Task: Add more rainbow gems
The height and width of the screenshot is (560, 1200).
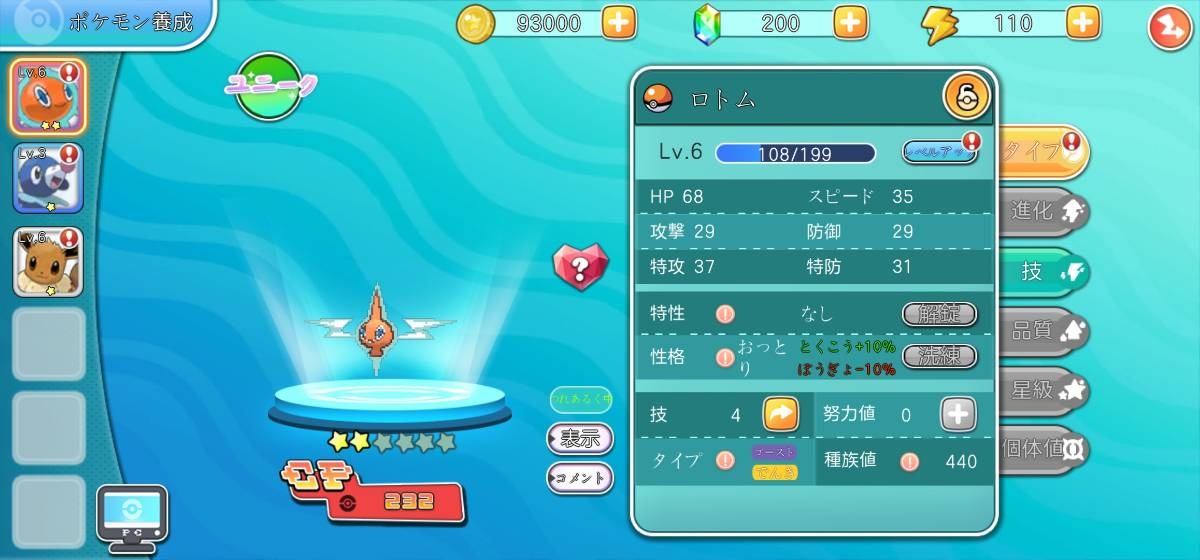Action: pos(850,24)
